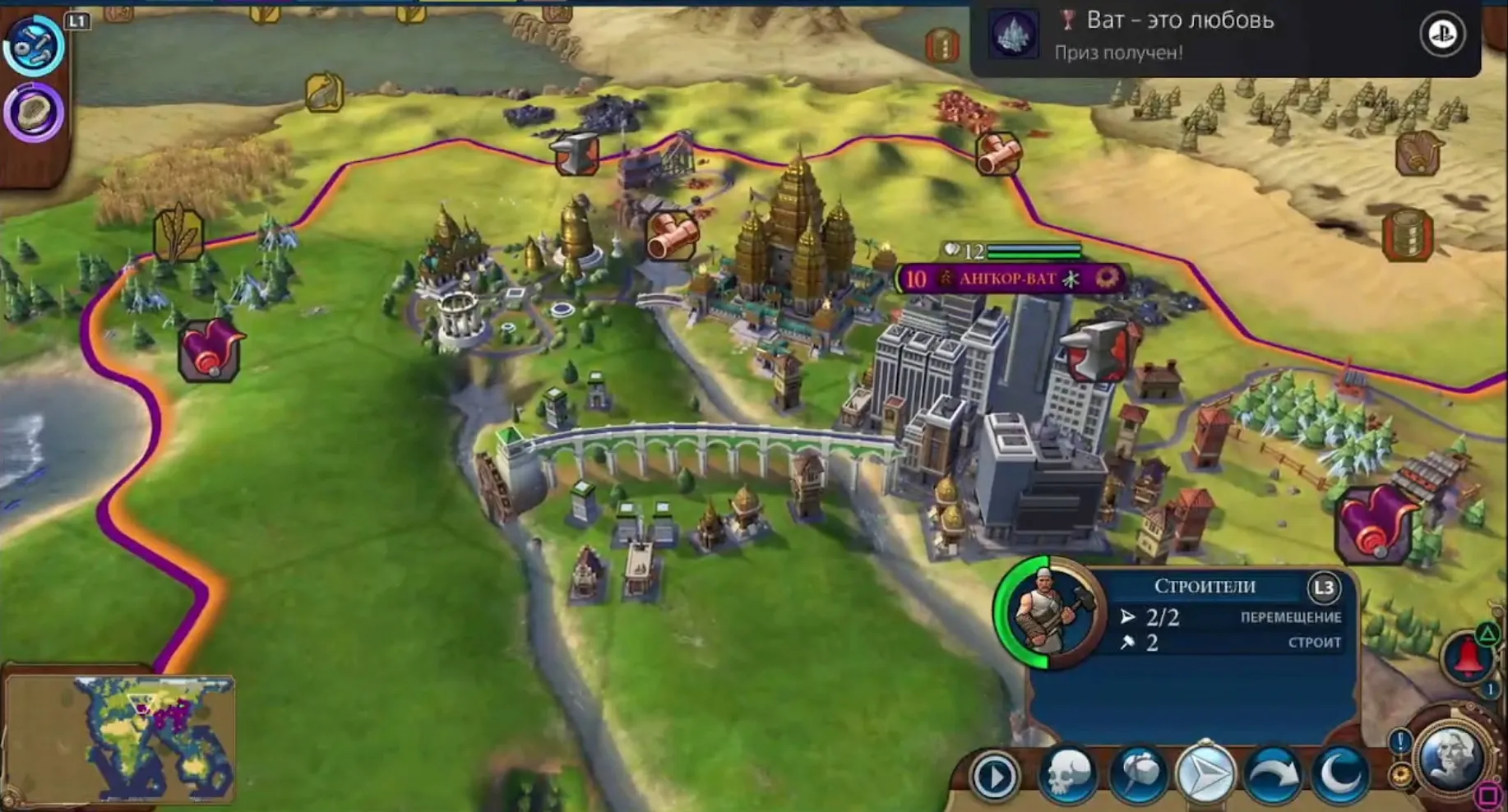Choose the move-to arrow action
This screenshot has width=1508, height=812.
pyautogui.click(x=1205, y=774)
